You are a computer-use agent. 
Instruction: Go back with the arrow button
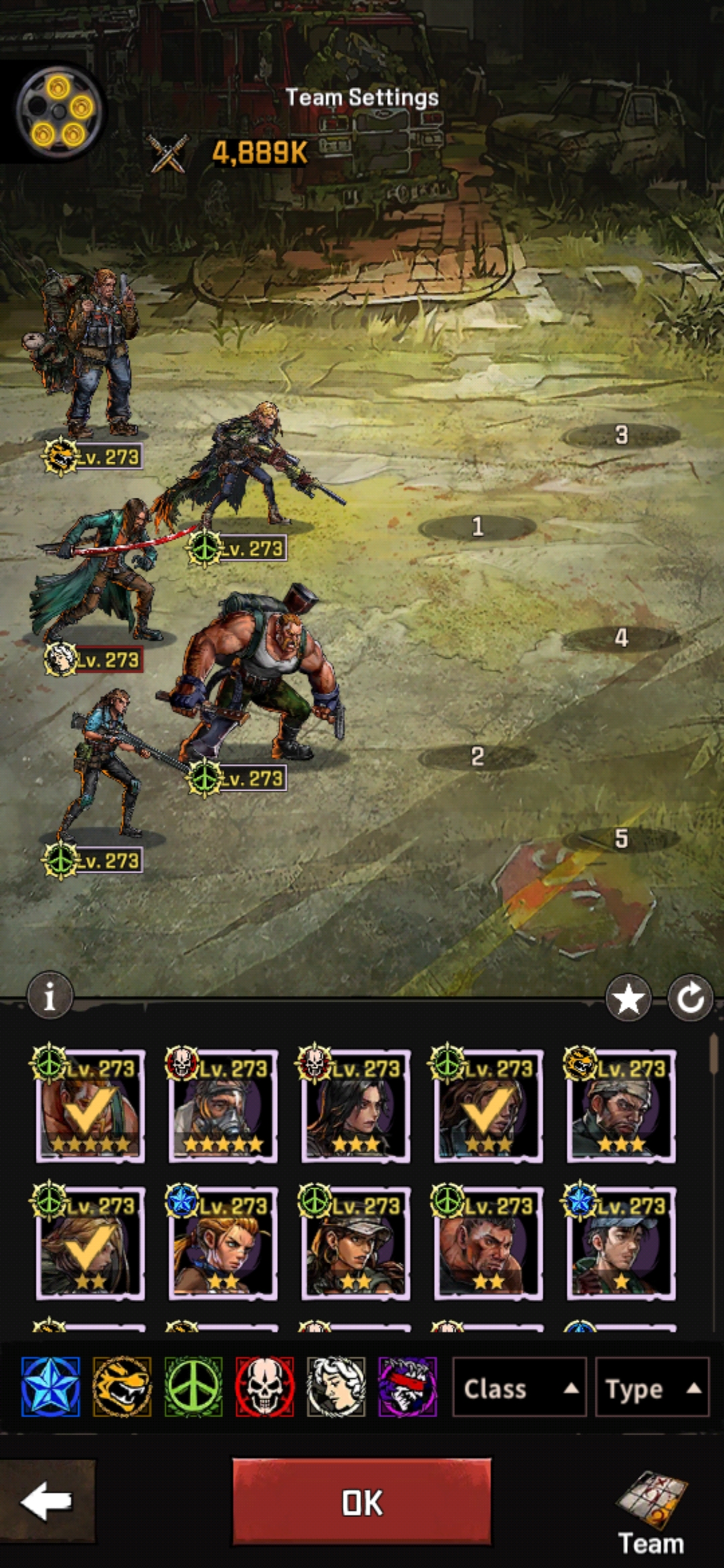[x=46, y=1502]
